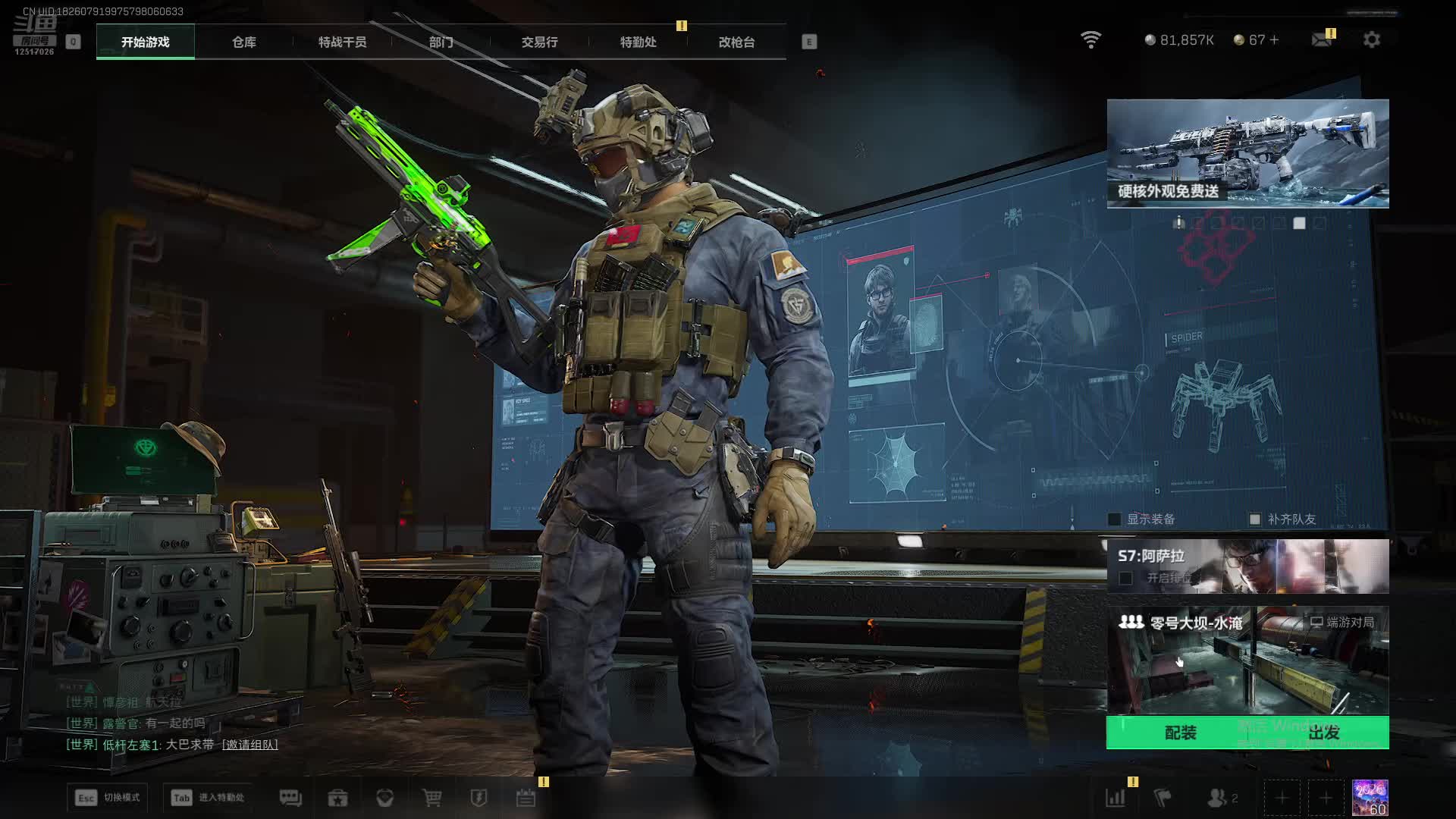Switch to the 仓库 tab
Viewport: 1456px width, 819px height.
(243, 42)
